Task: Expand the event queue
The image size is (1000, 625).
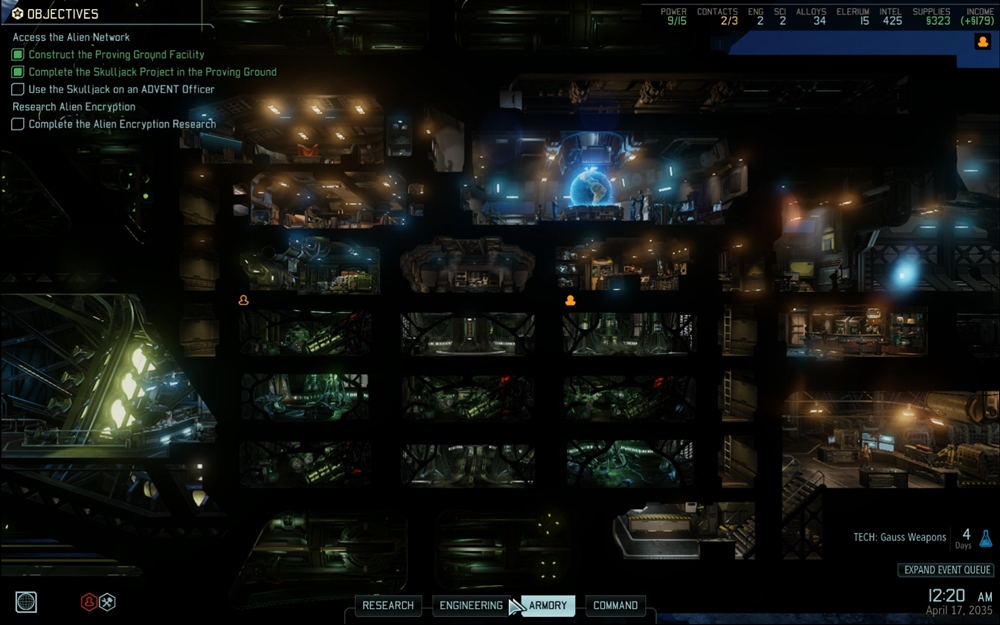Action: (945, 570)
